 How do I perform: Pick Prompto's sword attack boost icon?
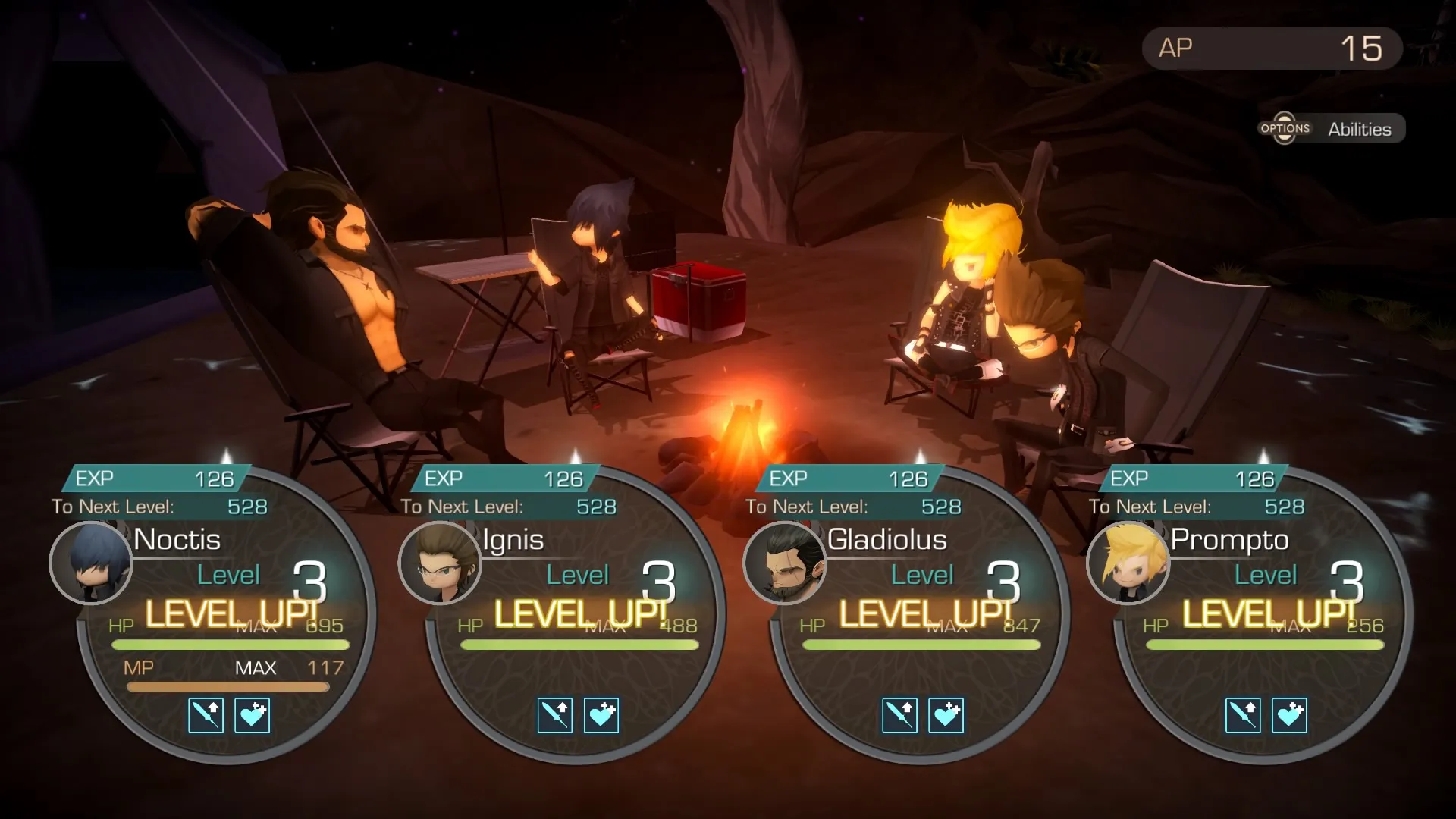[1244, 715]
